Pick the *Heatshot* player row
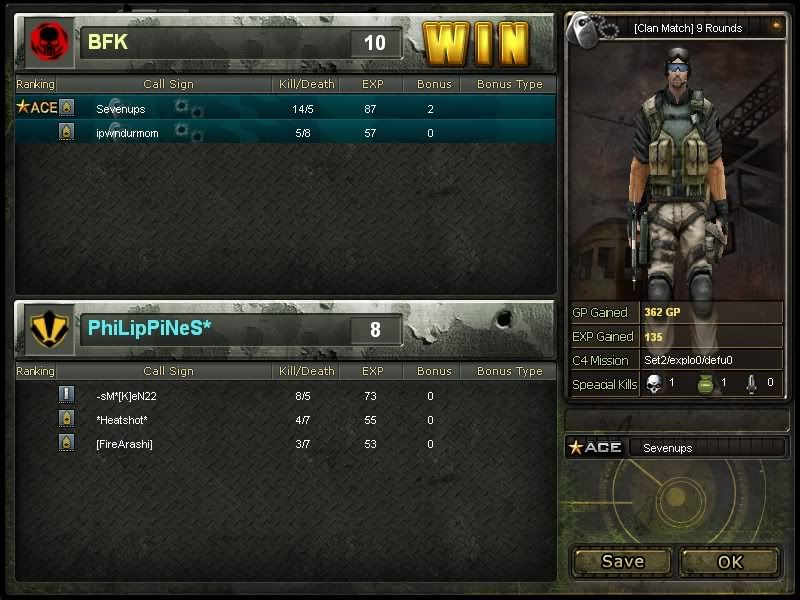800x600 pixels. point(285,420)
